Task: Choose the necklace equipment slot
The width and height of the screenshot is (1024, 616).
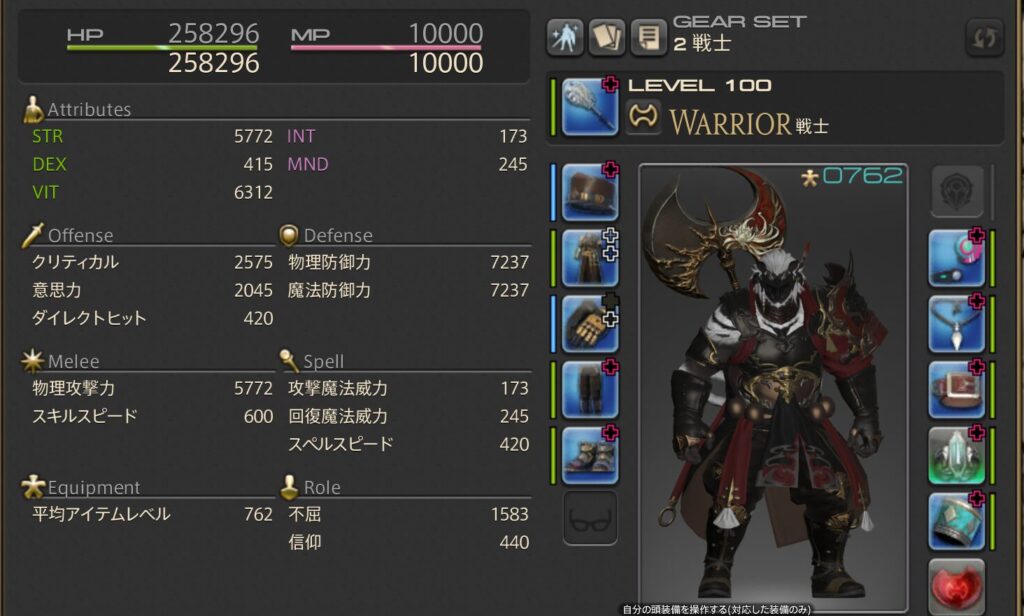Action: 957,324
